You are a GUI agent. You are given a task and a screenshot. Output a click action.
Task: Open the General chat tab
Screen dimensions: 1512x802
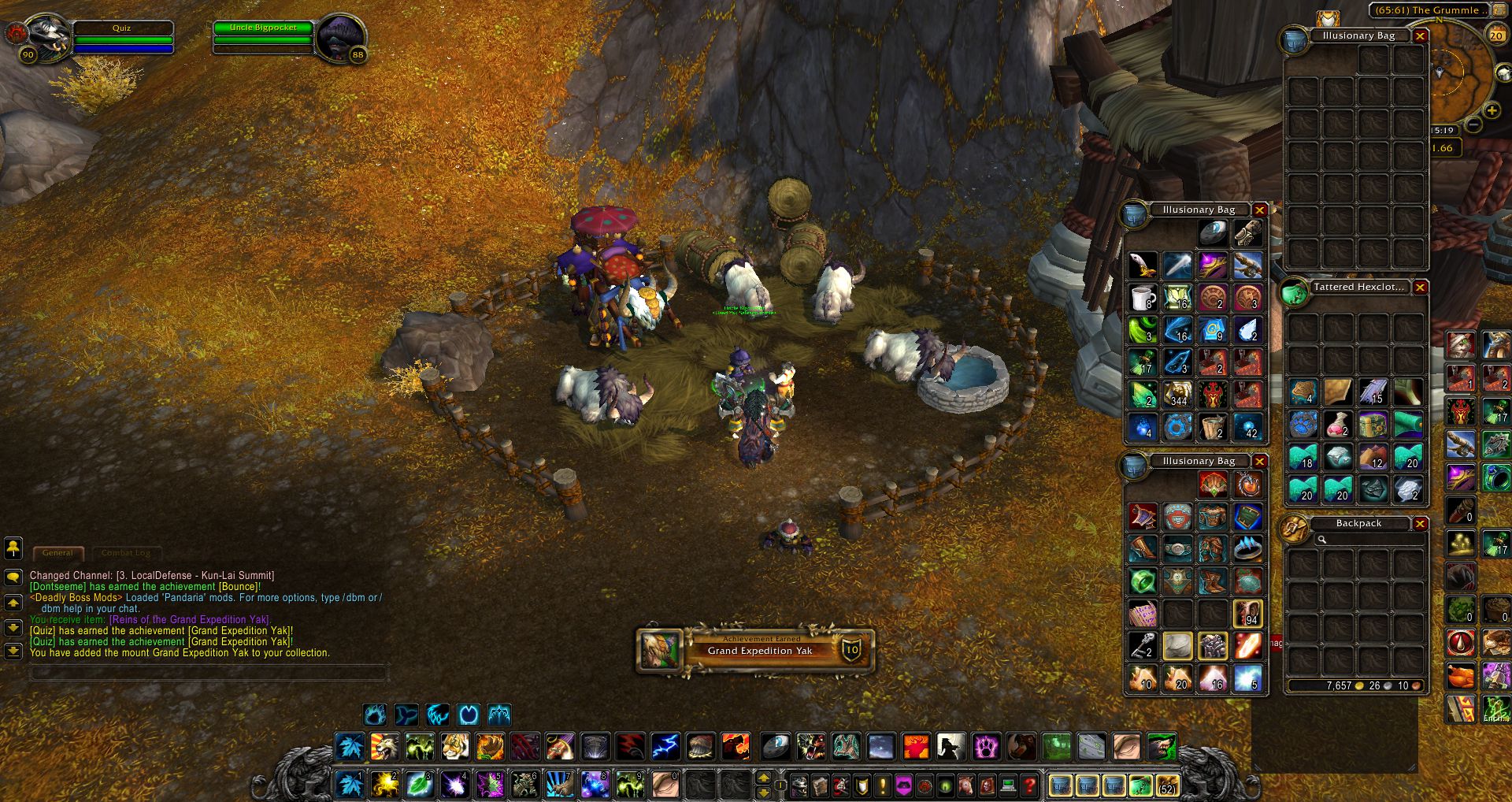[57, 553]
